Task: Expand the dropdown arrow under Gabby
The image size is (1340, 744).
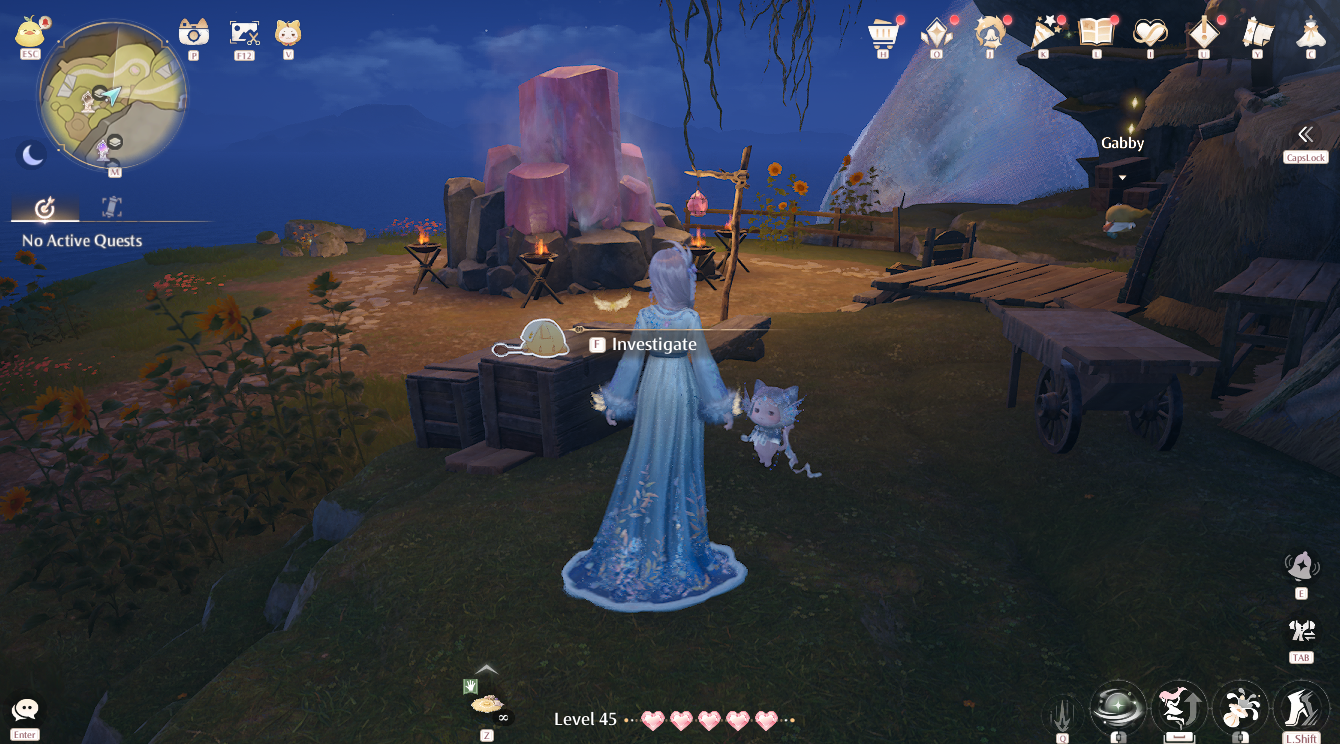Action: (x=1124, y=175)
